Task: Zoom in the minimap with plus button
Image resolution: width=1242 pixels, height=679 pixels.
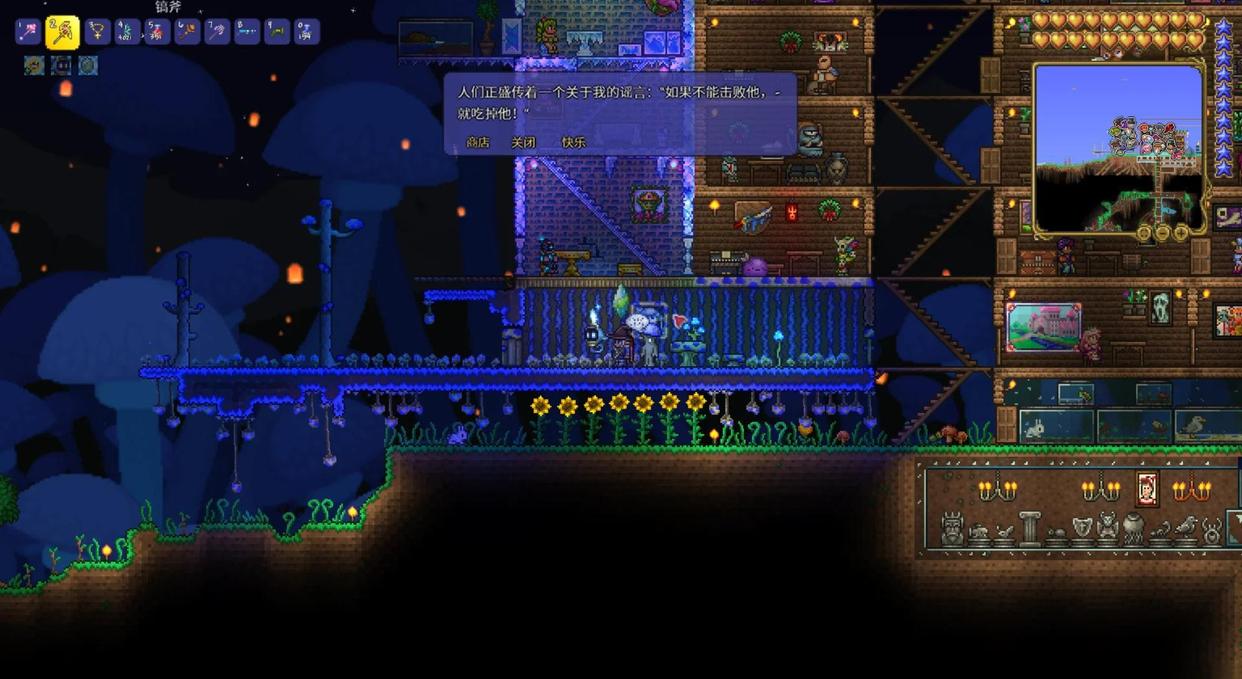Action: coord(1181,233)
